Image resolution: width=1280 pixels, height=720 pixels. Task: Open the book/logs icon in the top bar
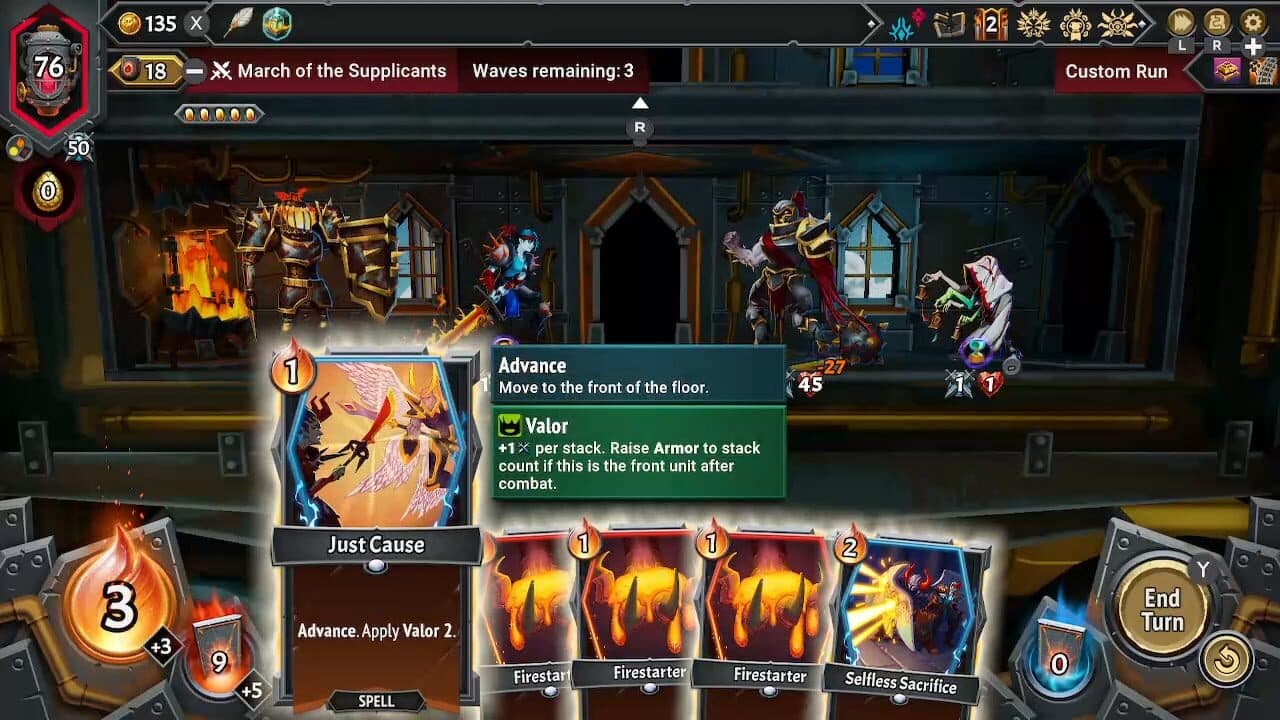[x=947, y=25]
